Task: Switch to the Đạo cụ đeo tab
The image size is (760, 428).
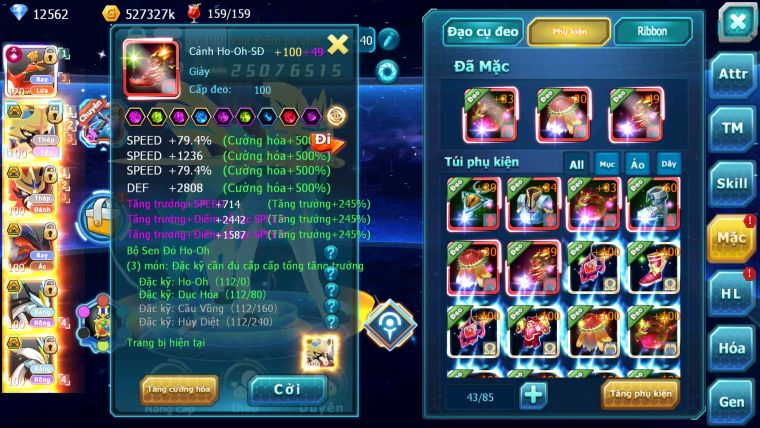Action: pos(484,32)
